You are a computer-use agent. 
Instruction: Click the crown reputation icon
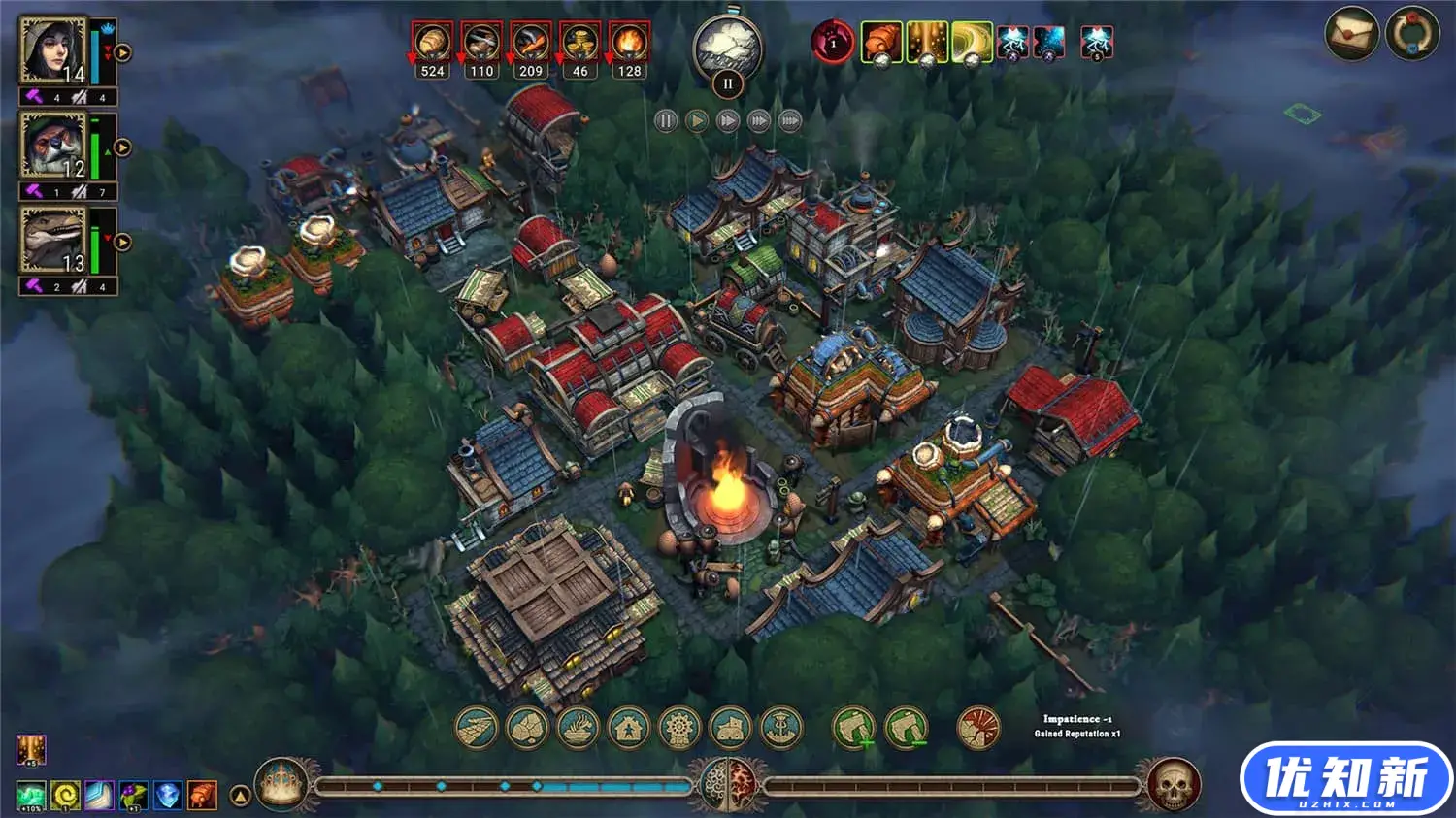click(x=281, y=784)
